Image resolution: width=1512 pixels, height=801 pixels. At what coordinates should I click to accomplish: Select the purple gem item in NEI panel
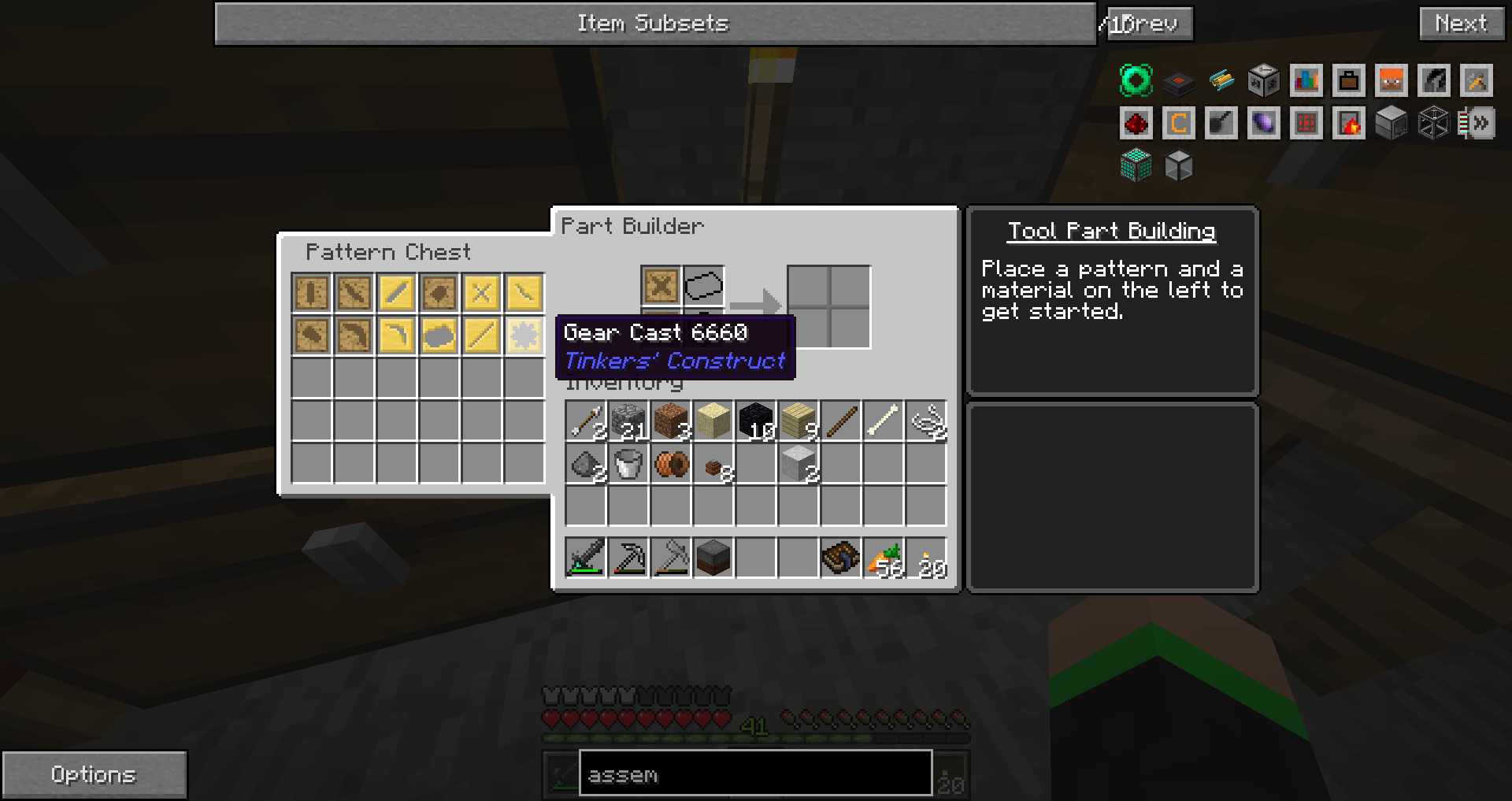[x=1264, y=123]
